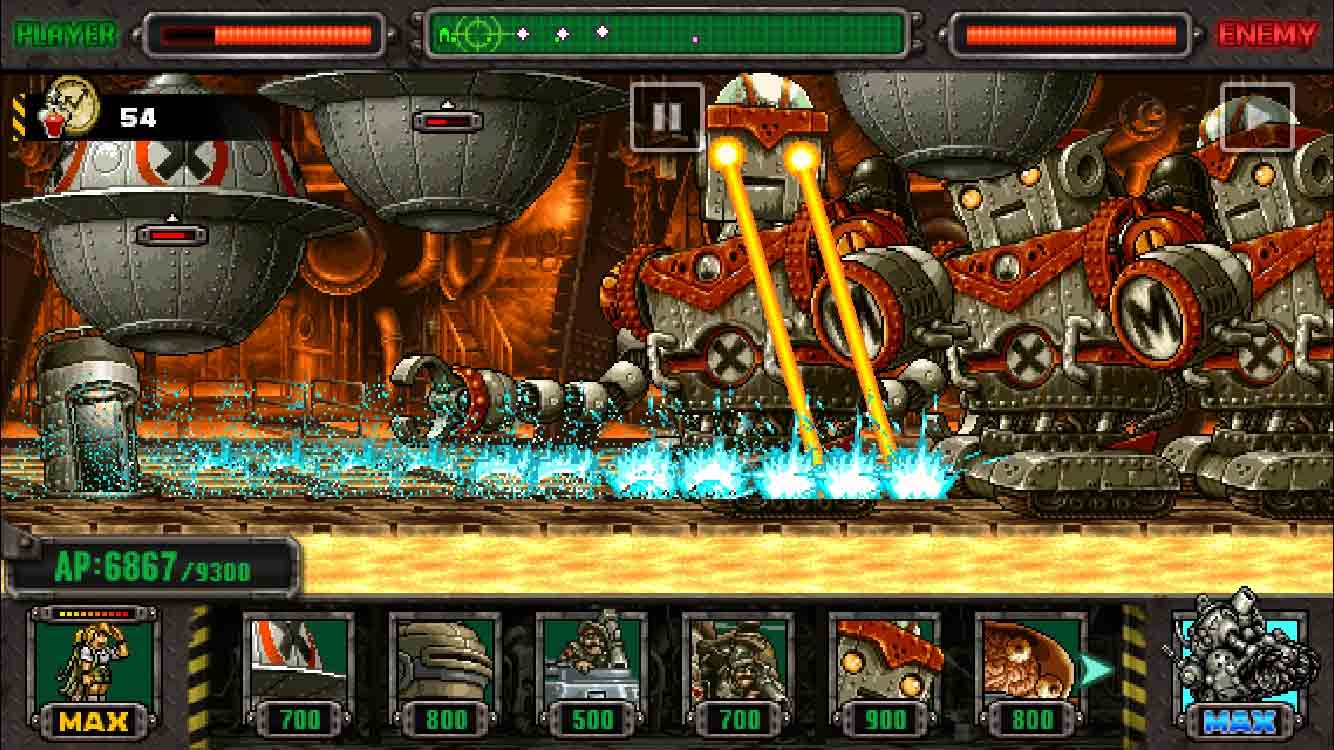This screenshot has width=1334, height=750.
Task: Deploy the dark mech unit costing 700
Action: (738, 670)
